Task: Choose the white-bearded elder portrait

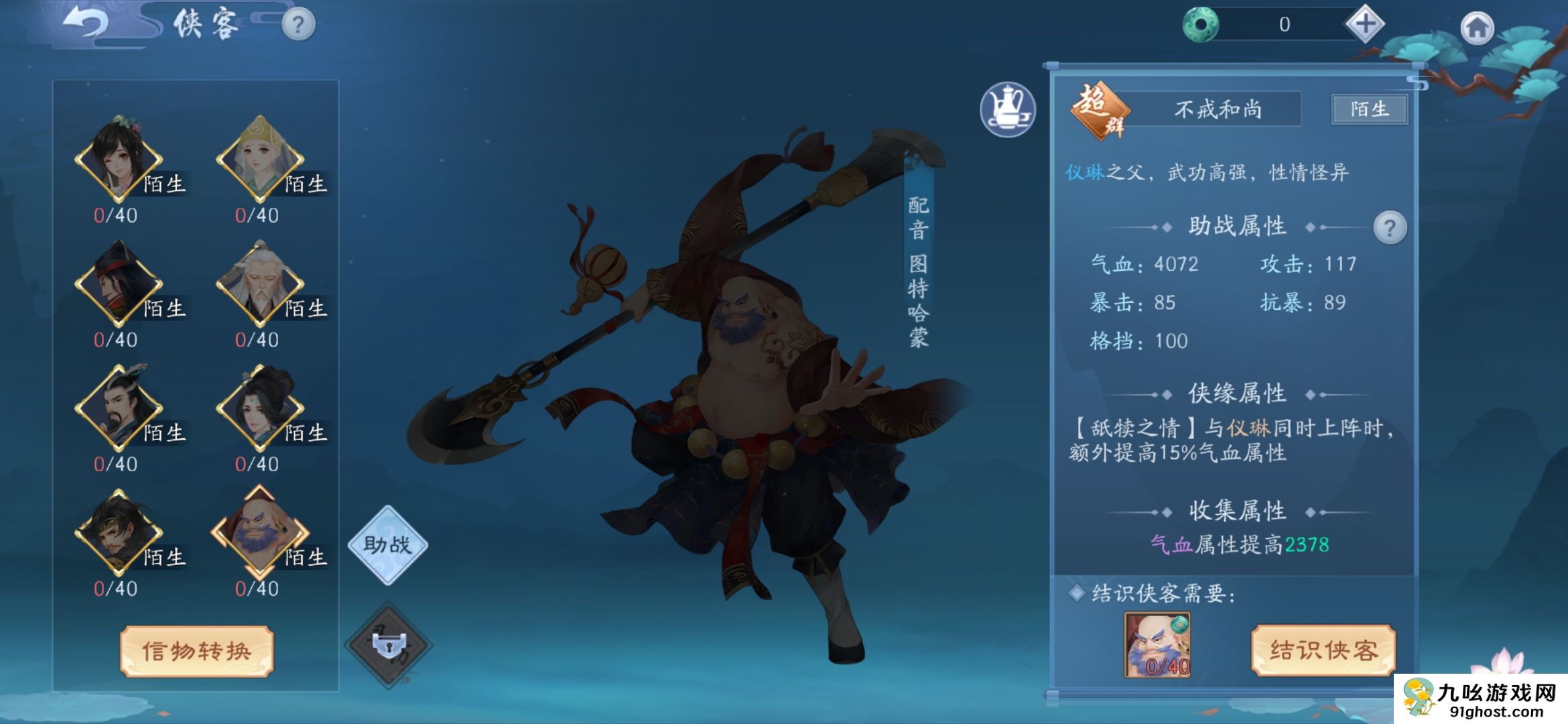Action: coord(260,284)
